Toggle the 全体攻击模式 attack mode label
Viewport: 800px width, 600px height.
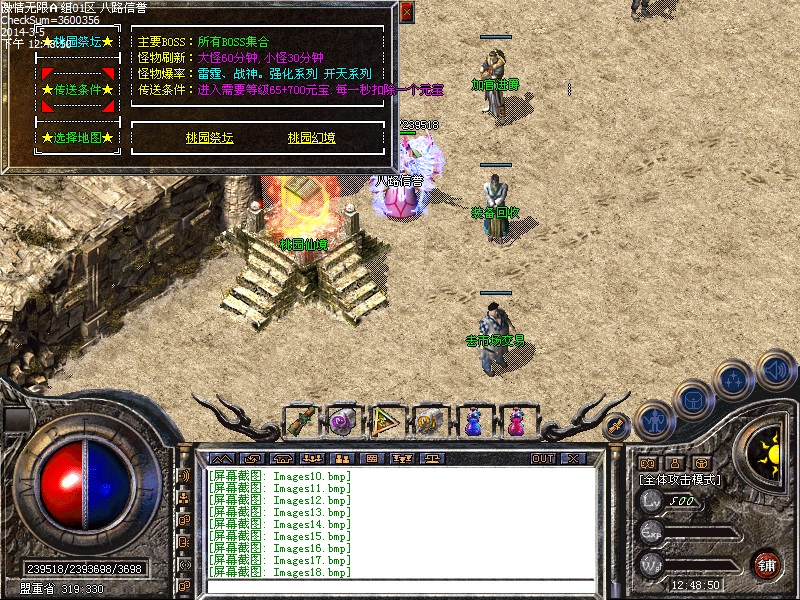(x=680, y=480)
